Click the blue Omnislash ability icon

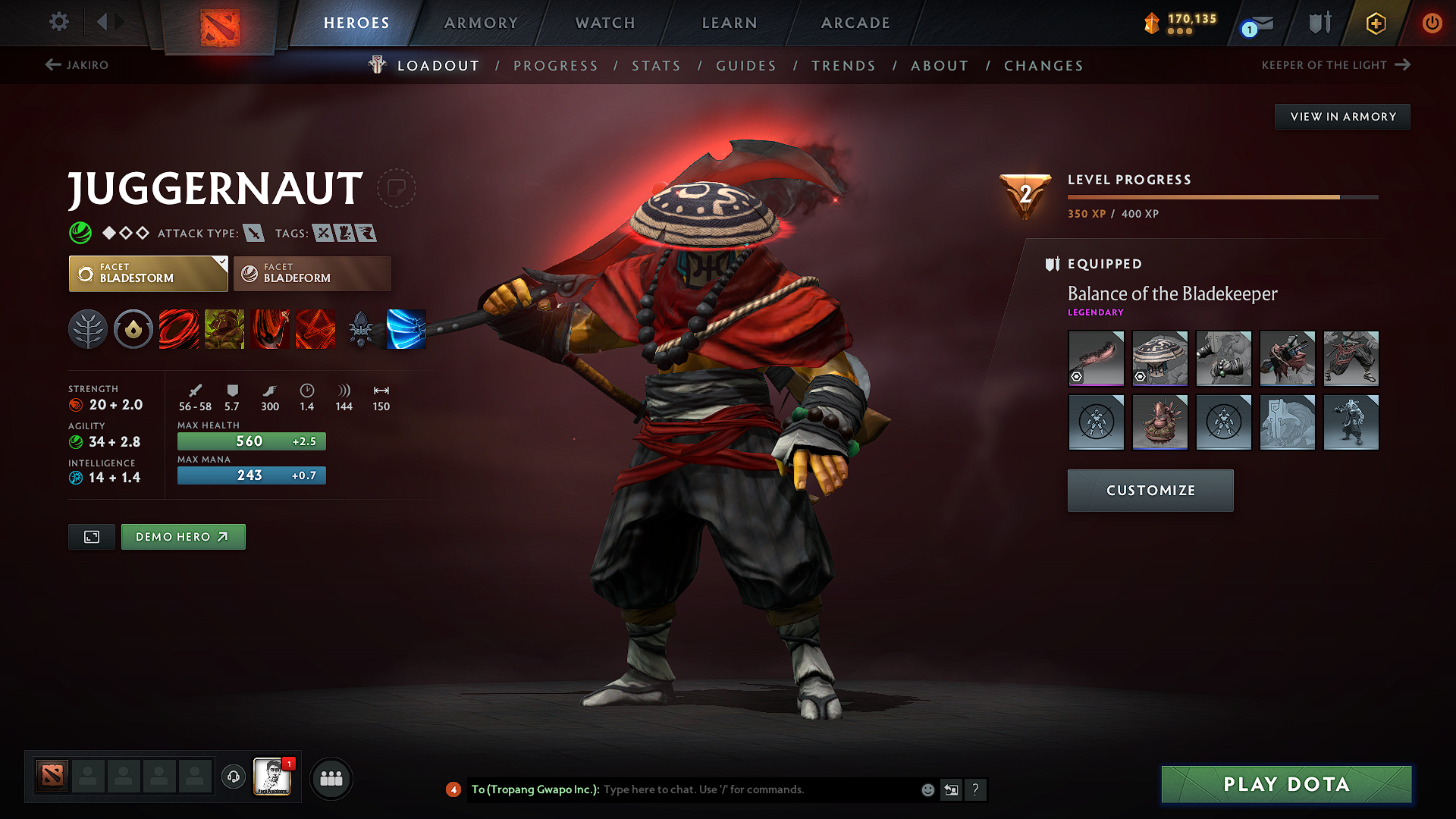tap(407, 328)
